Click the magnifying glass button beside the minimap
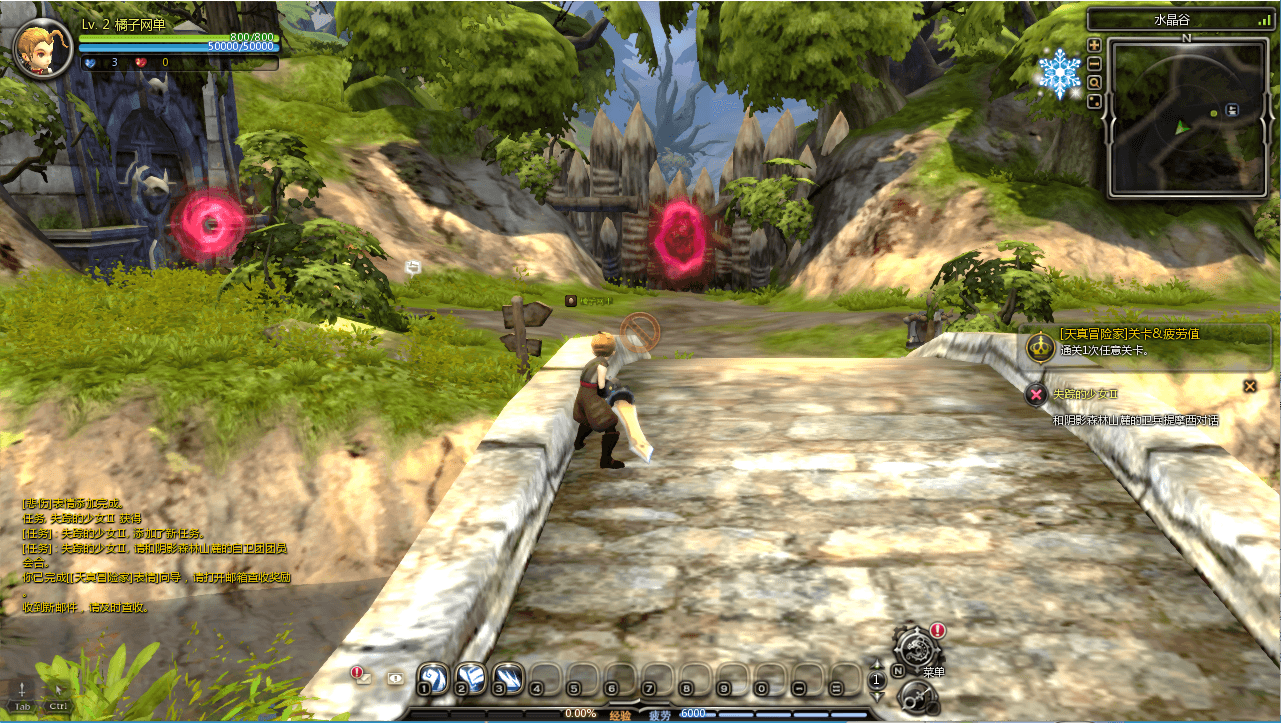The height and width of the screenshot is (723, 1281). point(1094,82)
